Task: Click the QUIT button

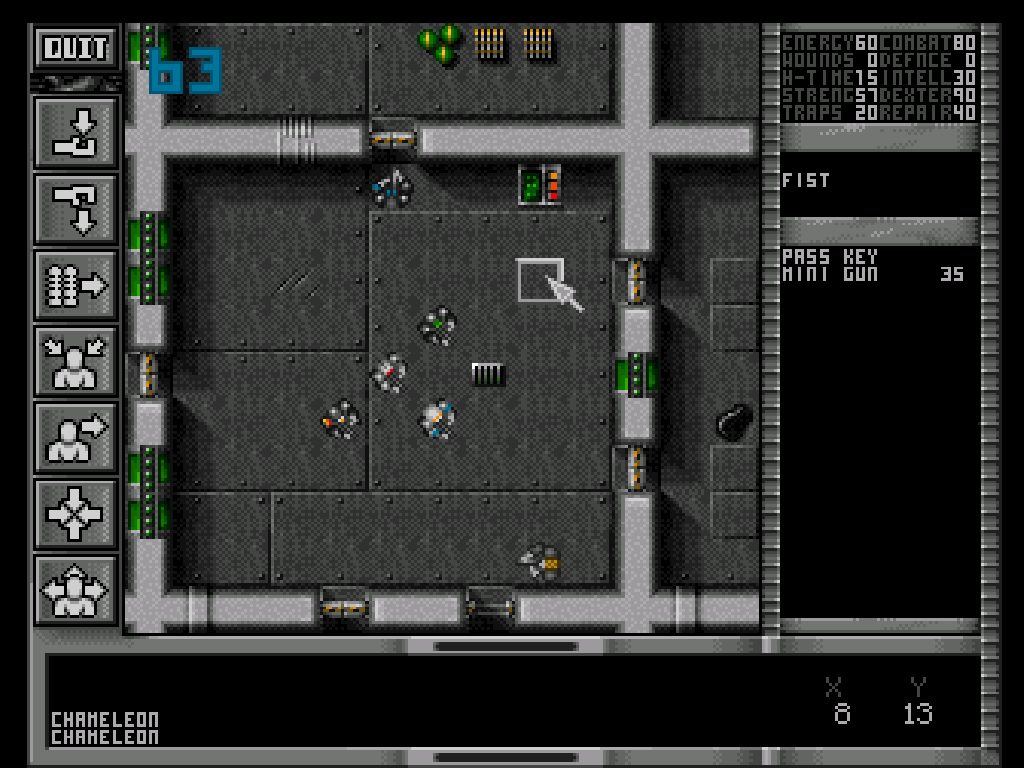Action: (x=76, y=47)
